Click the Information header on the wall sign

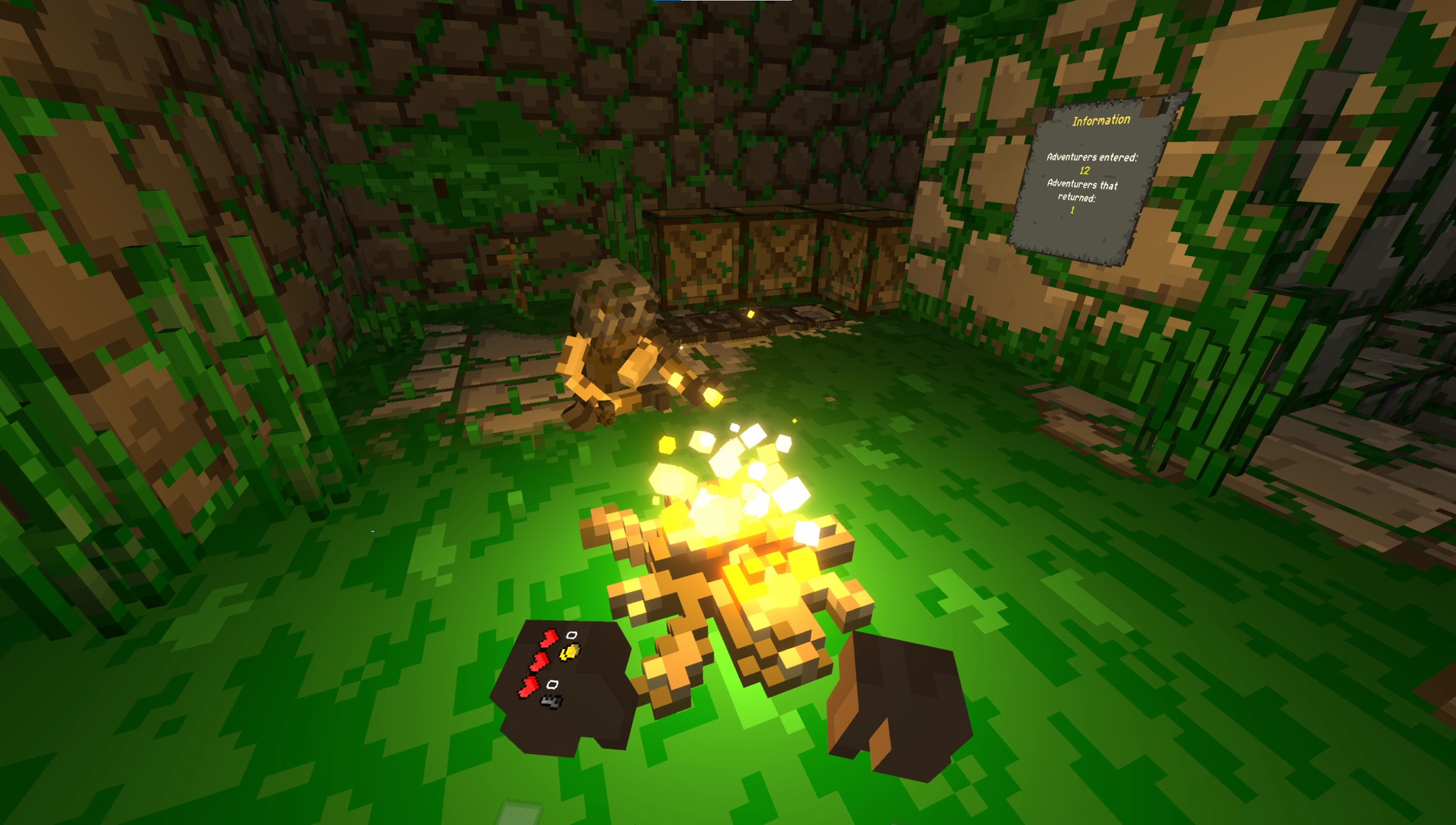(1101, 118)
